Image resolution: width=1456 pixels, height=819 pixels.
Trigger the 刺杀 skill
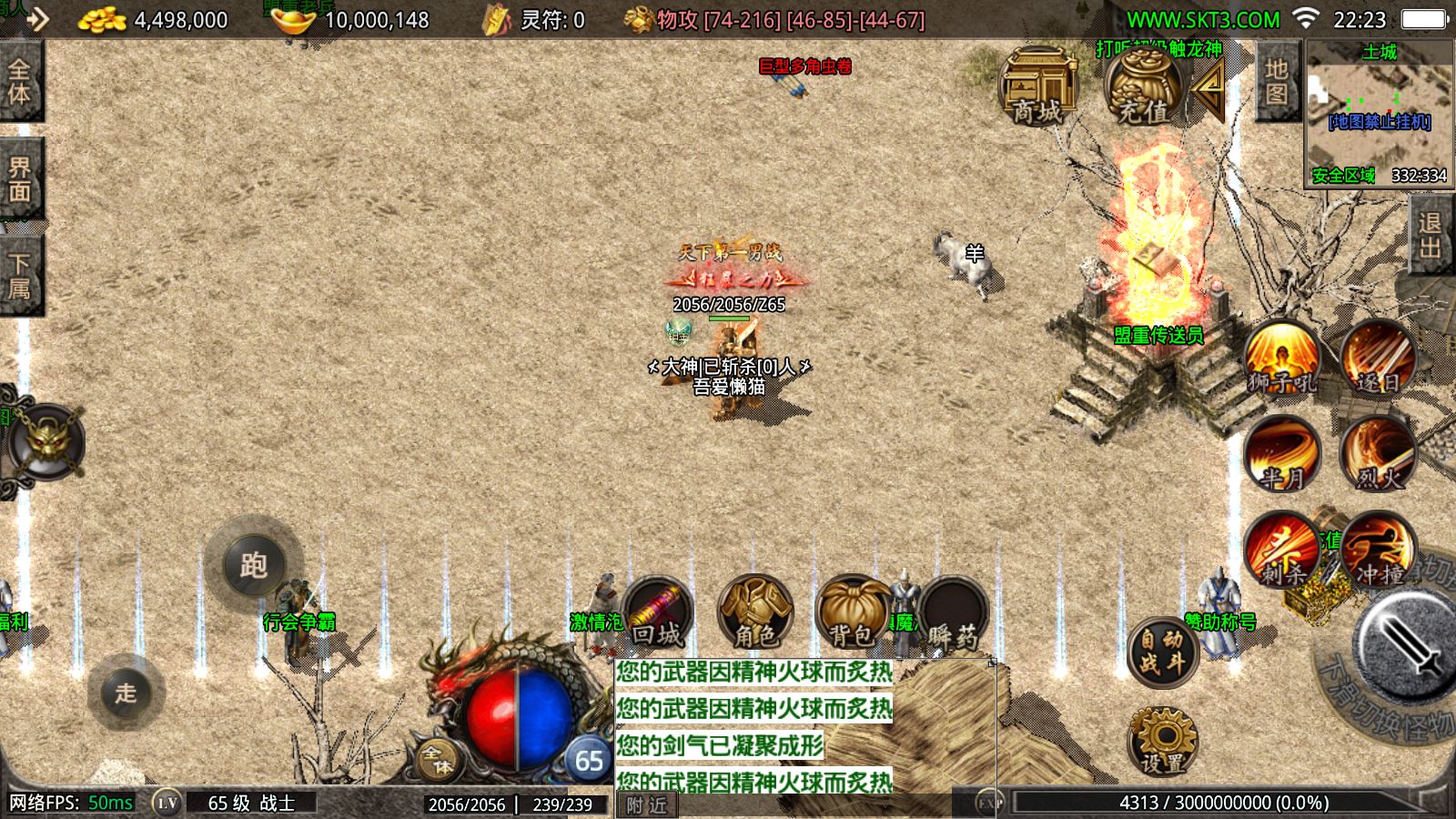point(1281,550)
